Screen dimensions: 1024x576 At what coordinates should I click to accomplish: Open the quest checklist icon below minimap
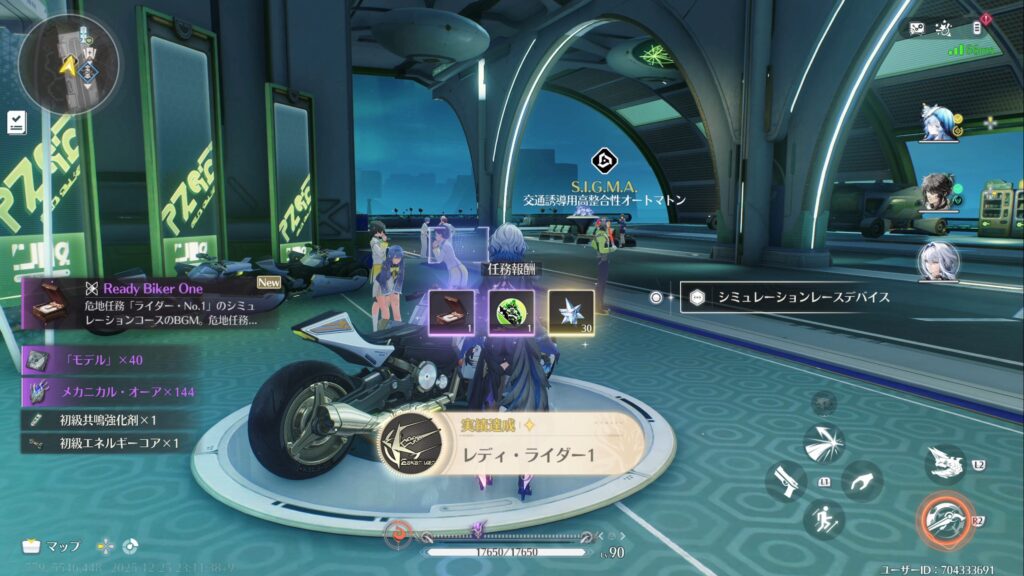click(17, 123)
